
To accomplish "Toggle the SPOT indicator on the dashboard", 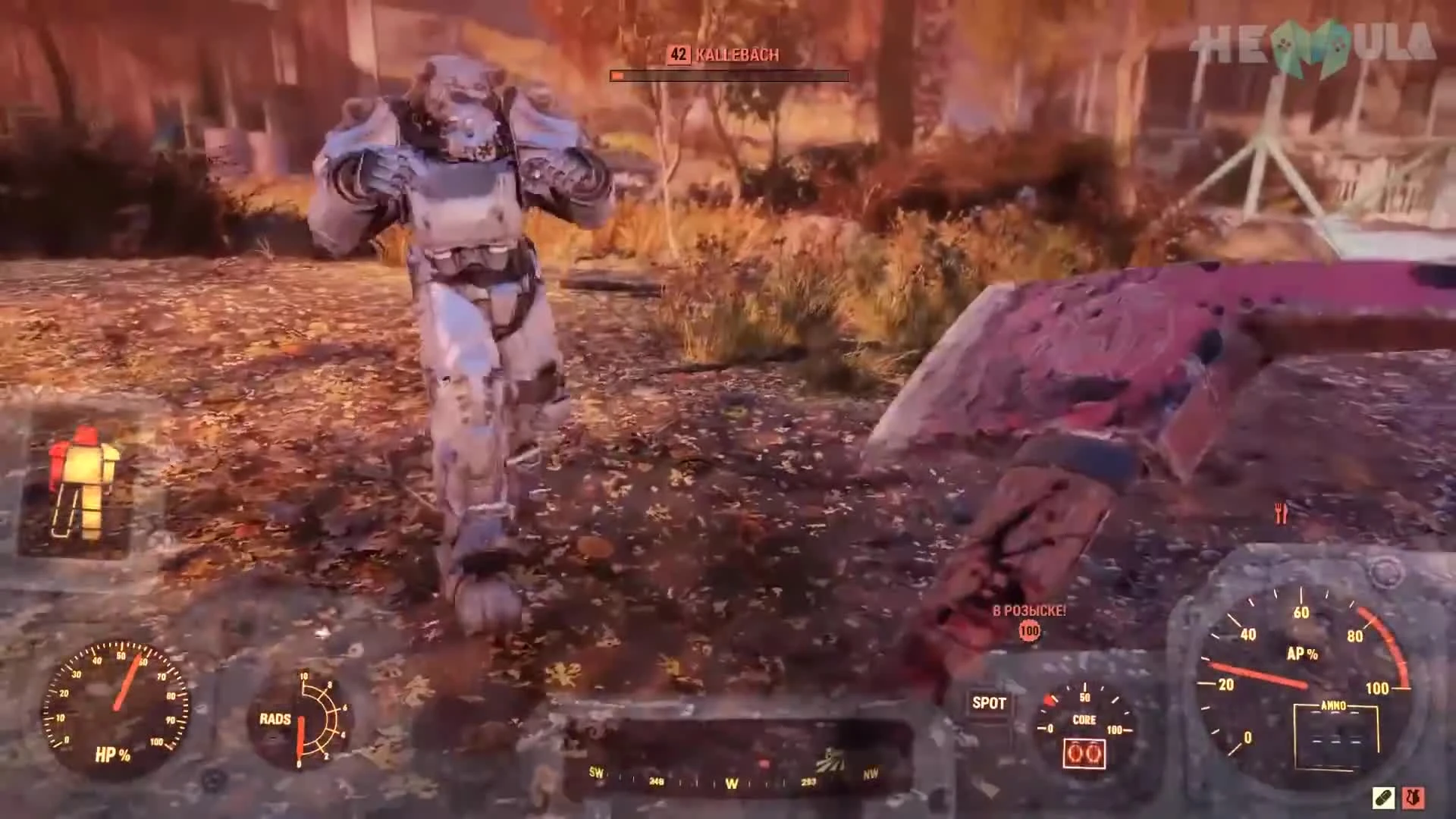I will coord(988,704).
